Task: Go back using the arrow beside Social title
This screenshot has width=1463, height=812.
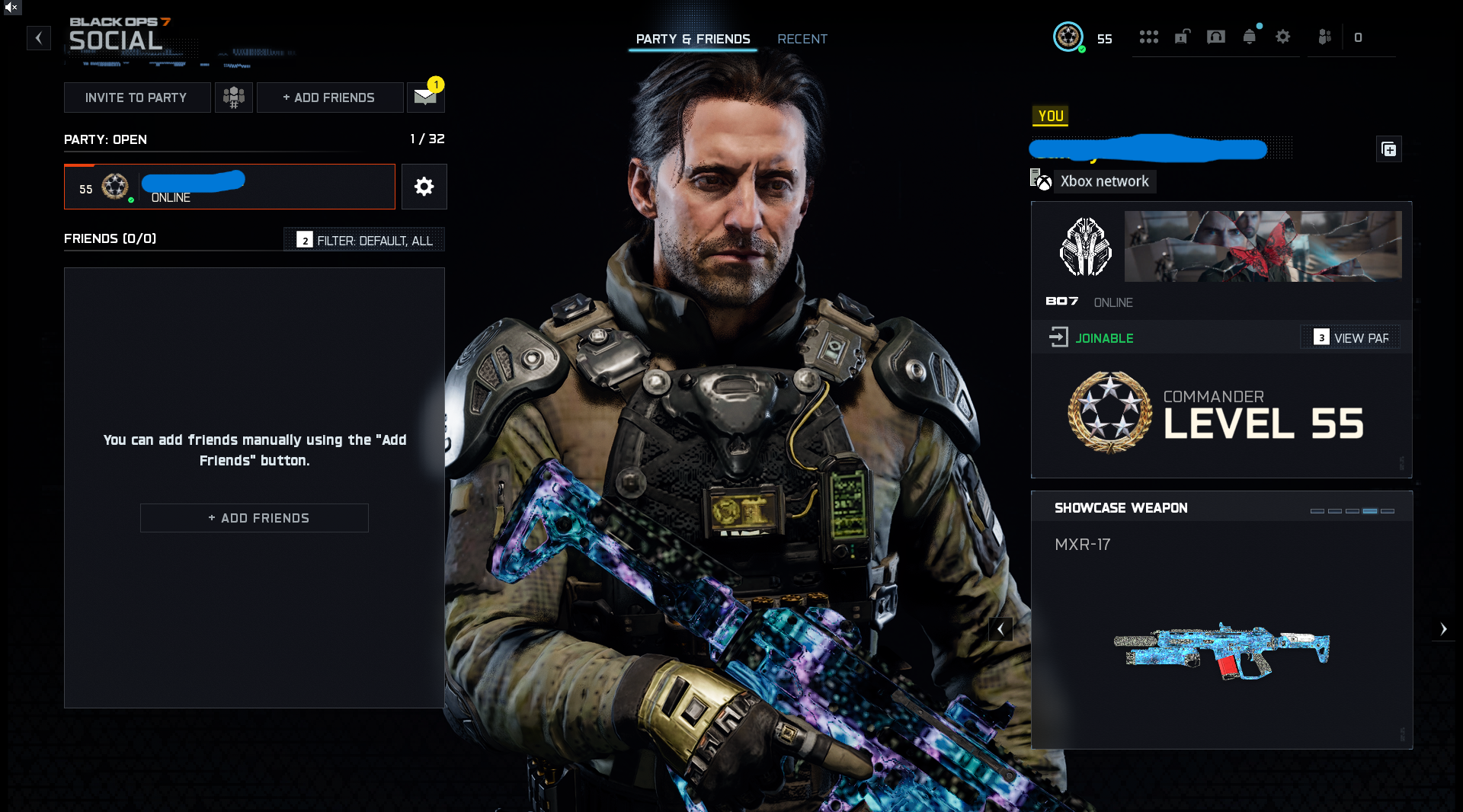Action: 39,38
